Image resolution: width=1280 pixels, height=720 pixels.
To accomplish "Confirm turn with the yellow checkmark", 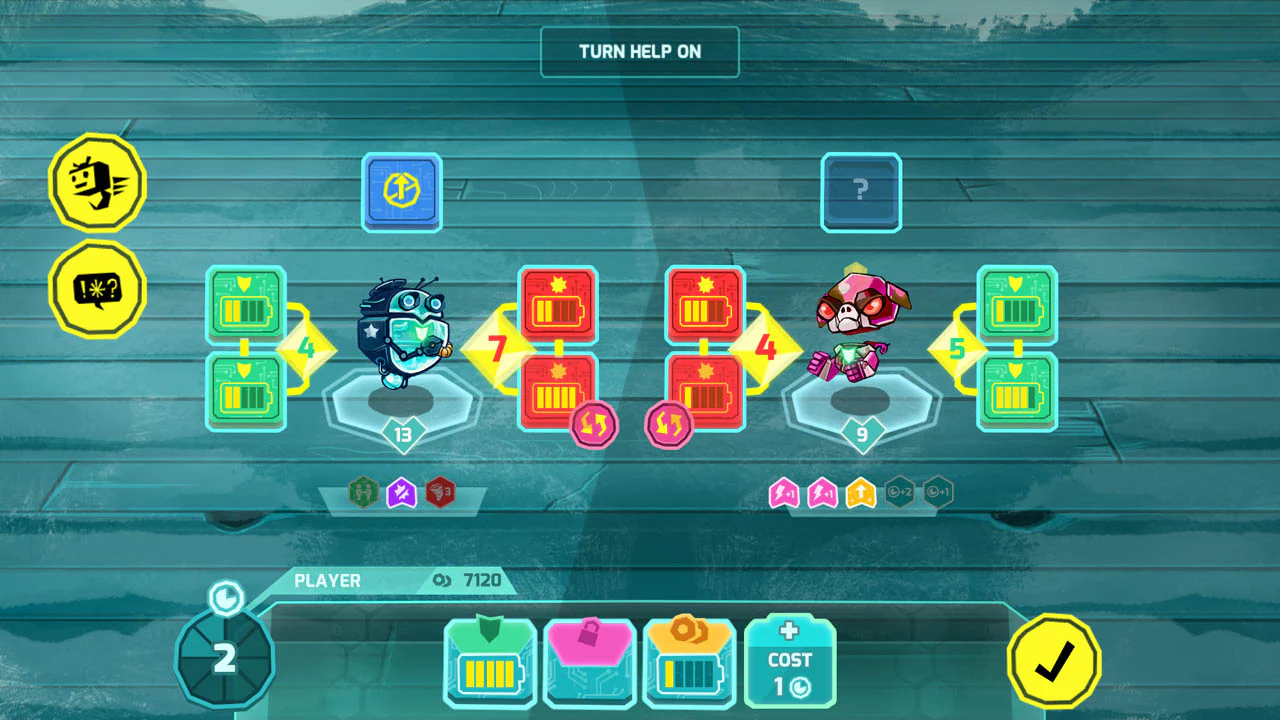I will (x=1054, y=661).
